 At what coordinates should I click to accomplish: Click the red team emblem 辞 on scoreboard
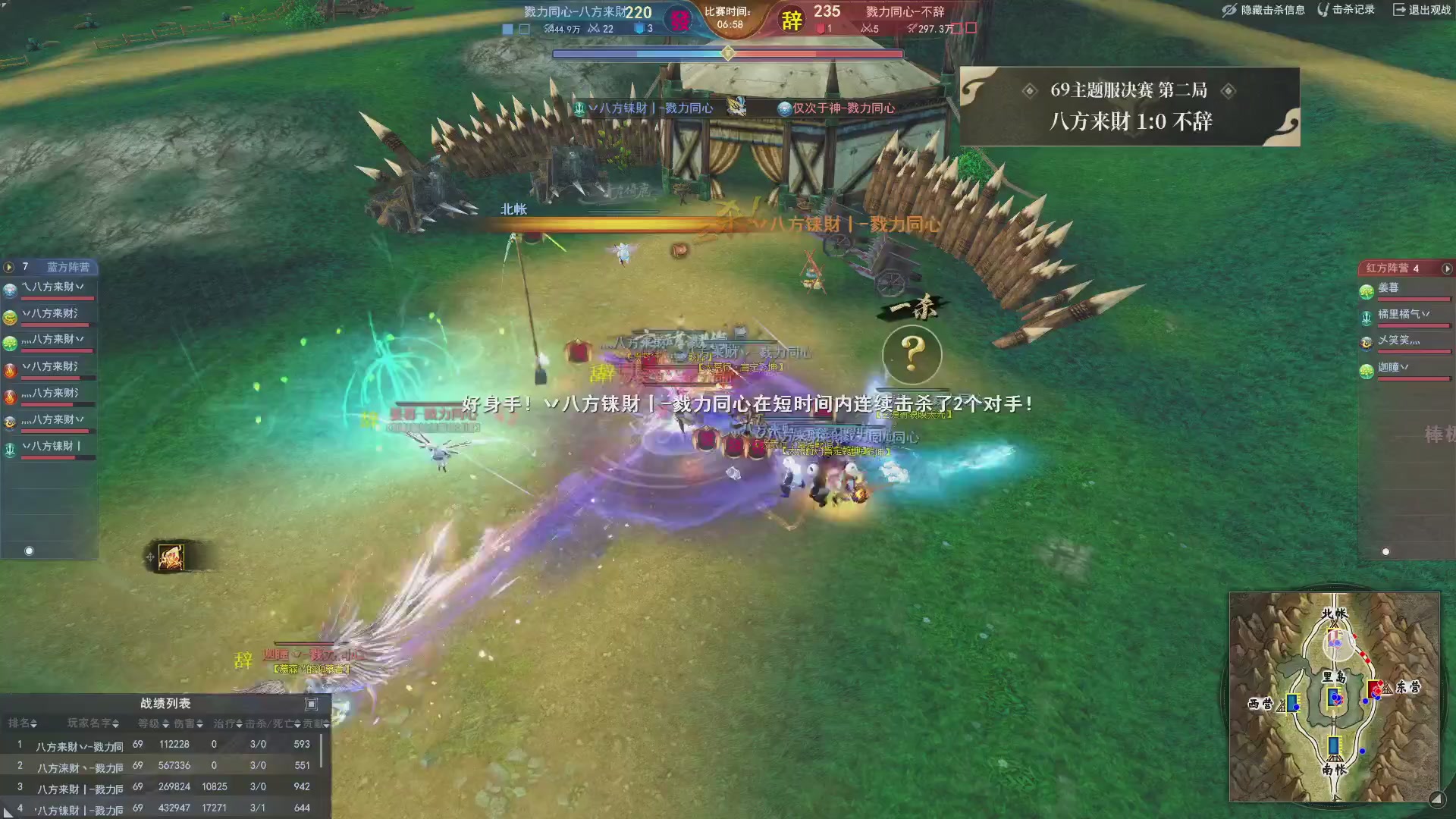(x=791, y=20)
